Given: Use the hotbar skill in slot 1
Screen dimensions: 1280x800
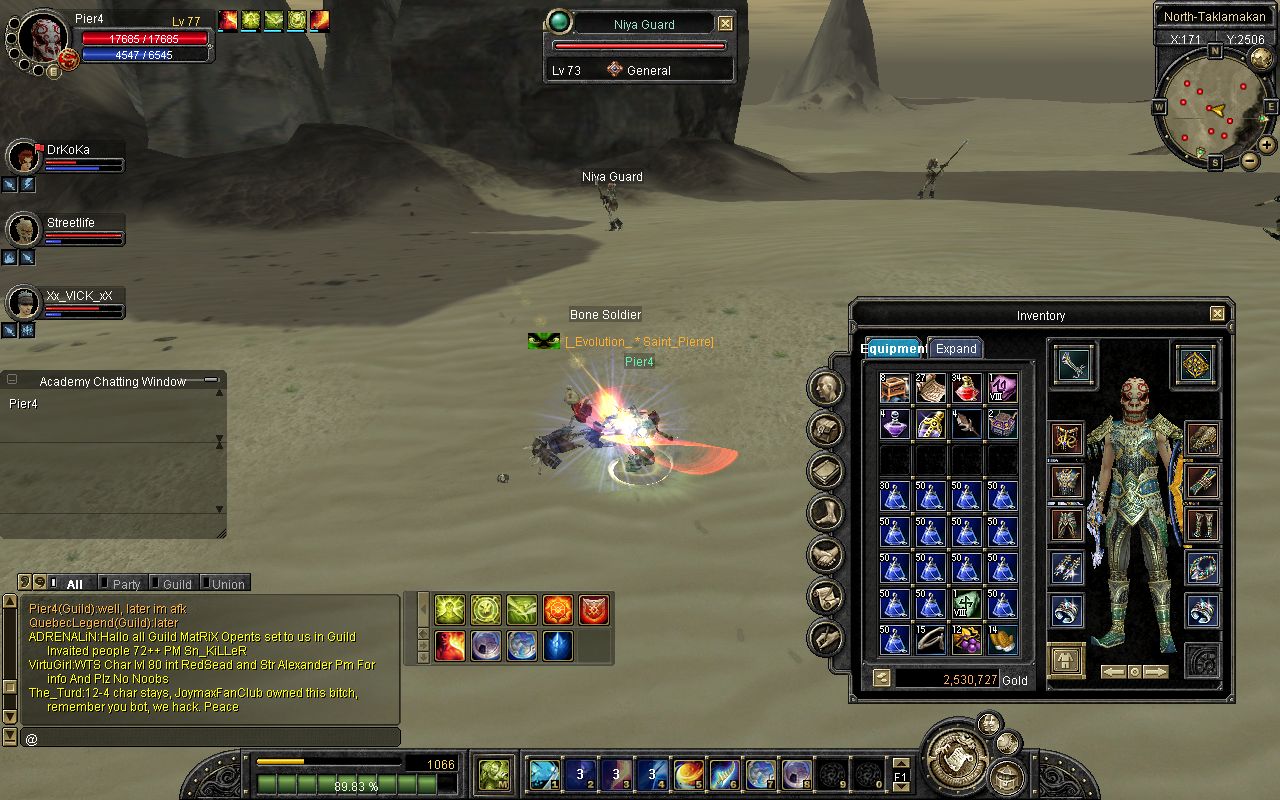Looking at the screenshot, I should click(x=544, y=773).
